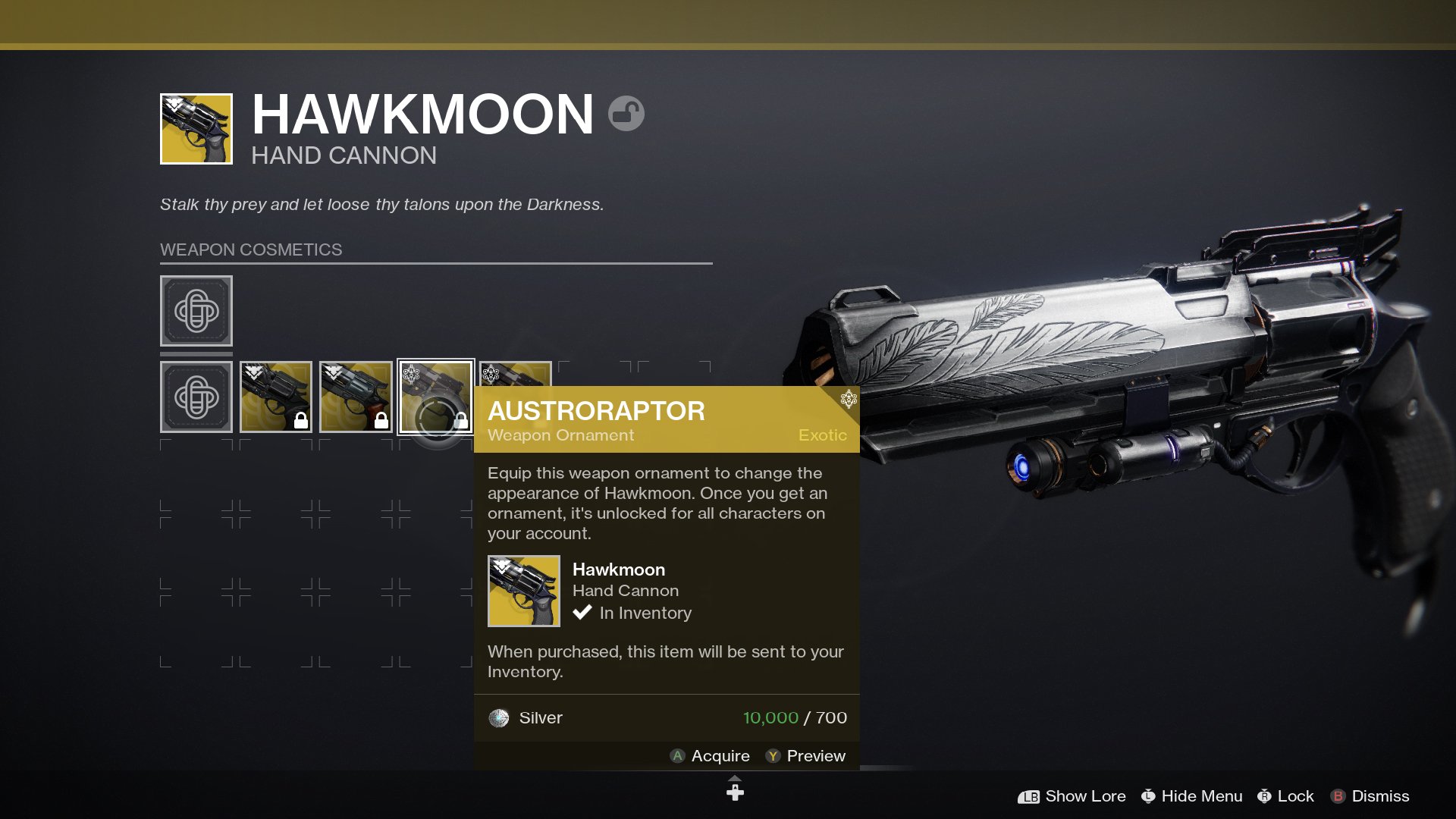Click the Hawkmoon weapon icon by the title

click(x=196, y=129)
